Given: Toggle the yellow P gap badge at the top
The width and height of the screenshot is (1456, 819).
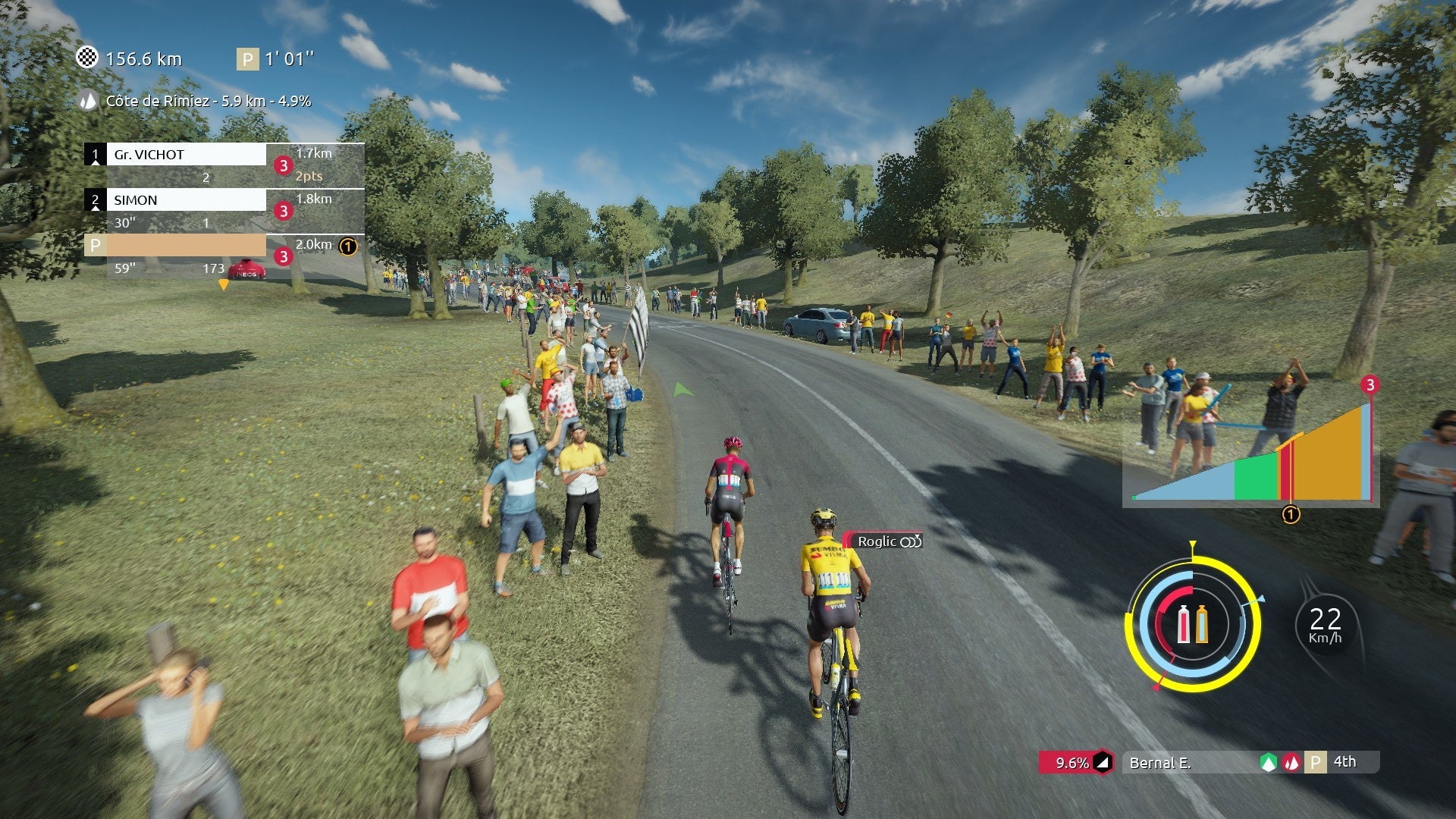Looking at the screenshot, I should pos(246,57).
